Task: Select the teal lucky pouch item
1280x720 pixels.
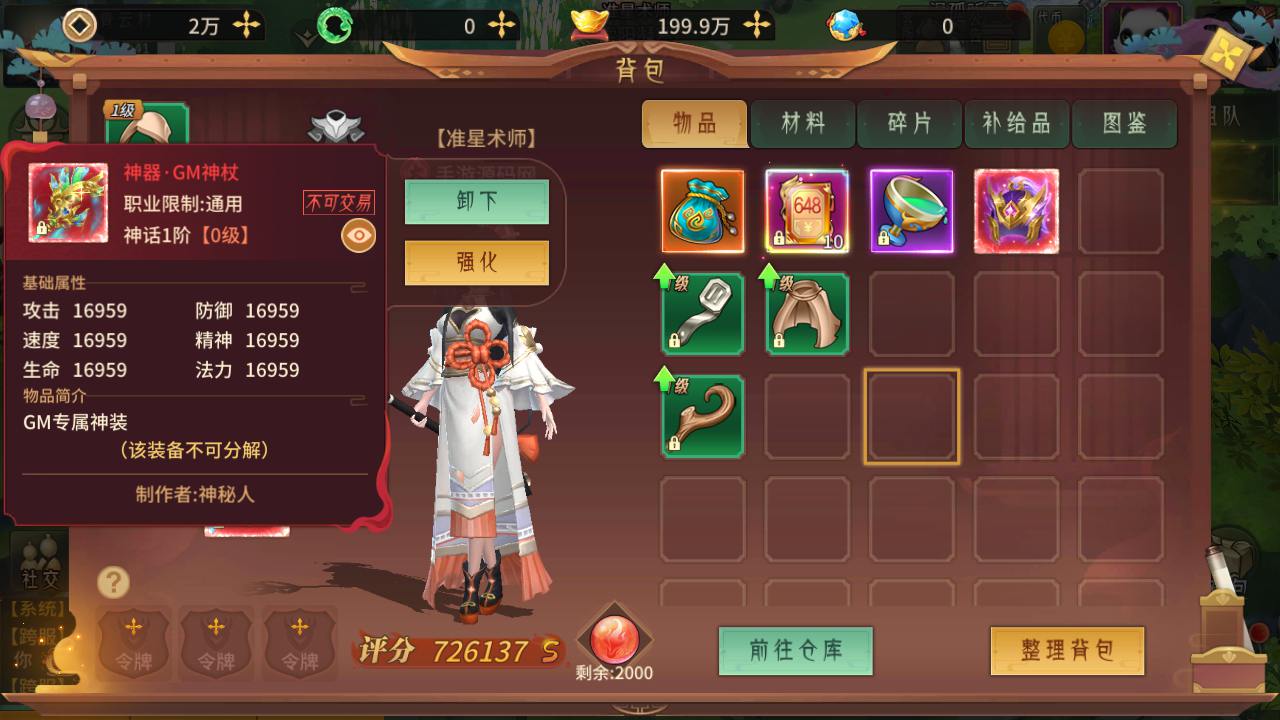Action: pos(702,211)
